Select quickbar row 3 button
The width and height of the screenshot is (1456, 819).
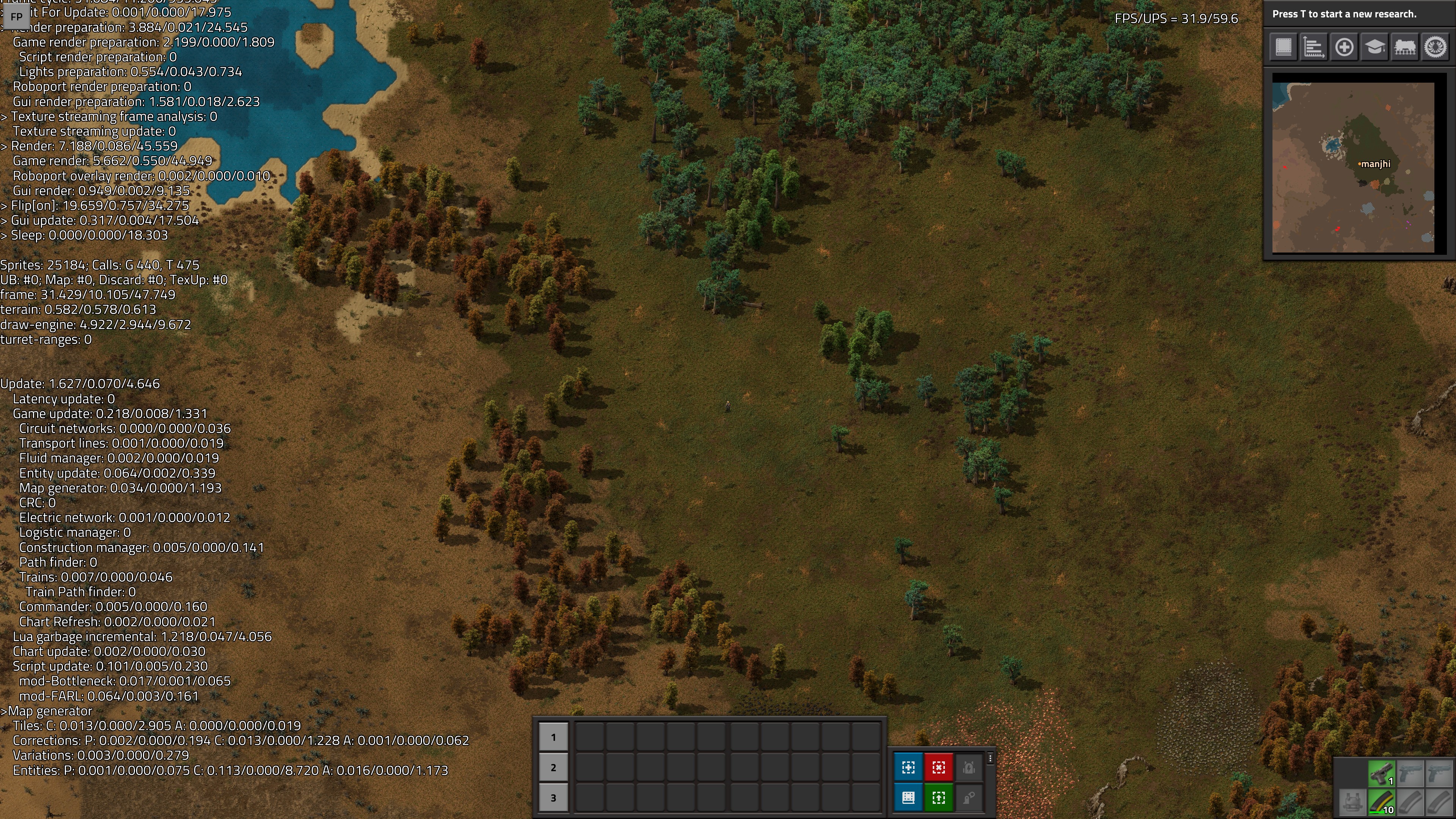[553, 798]
